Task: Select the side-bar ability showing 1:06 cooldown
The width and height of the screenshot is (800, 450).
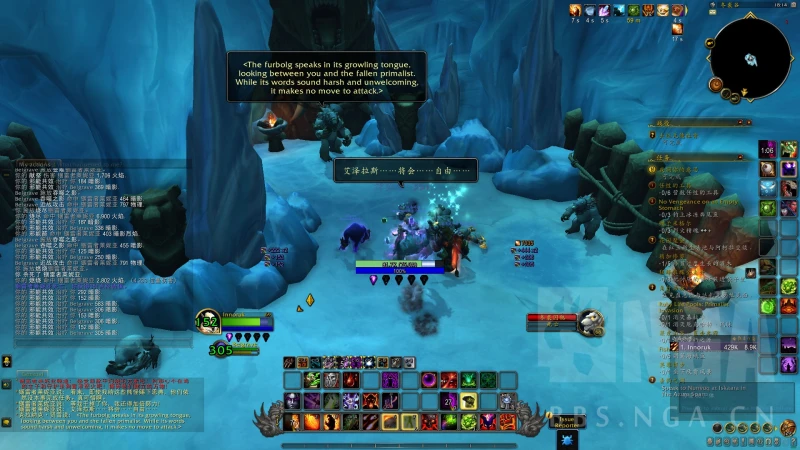Action: [x=767, y=150]
